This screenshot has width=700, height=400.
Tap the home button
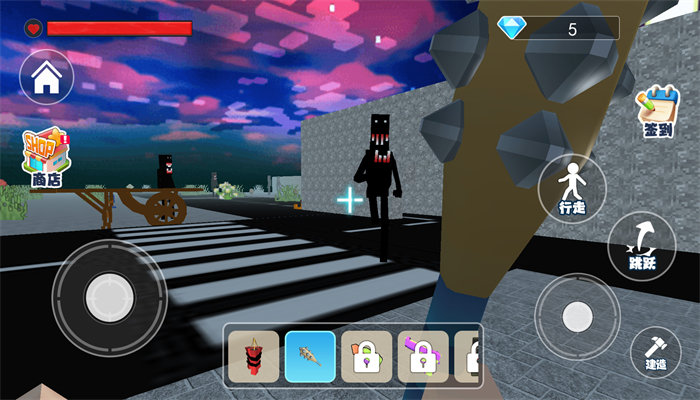tap(46, 79)
